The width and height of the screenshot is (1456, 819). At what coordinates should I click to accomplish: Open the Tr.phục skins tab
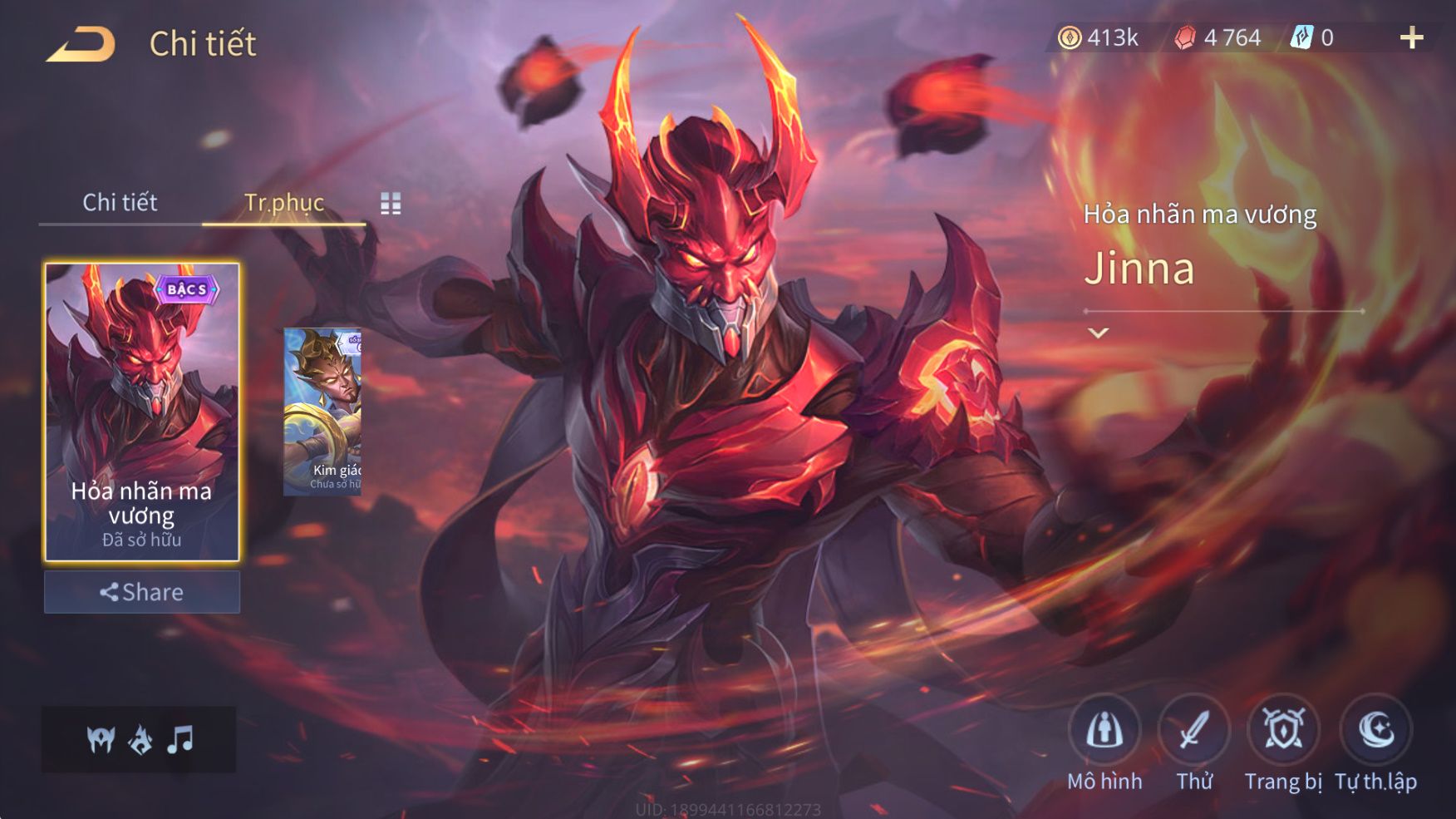[283, 202]
